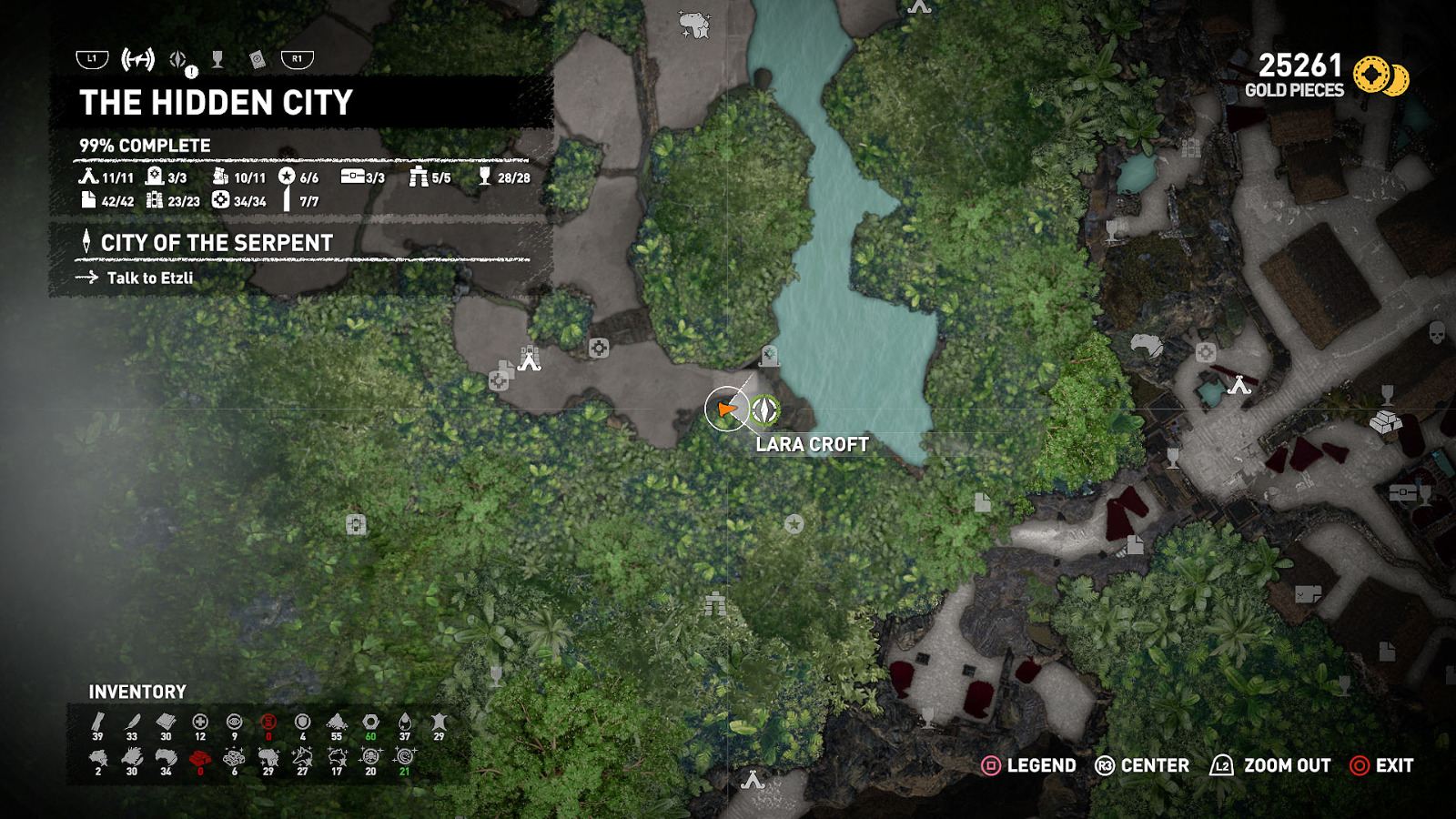Pick the star marker below Lara Croft
Image resolution: width=1456 pixels, height=819 pixels.
794,524
